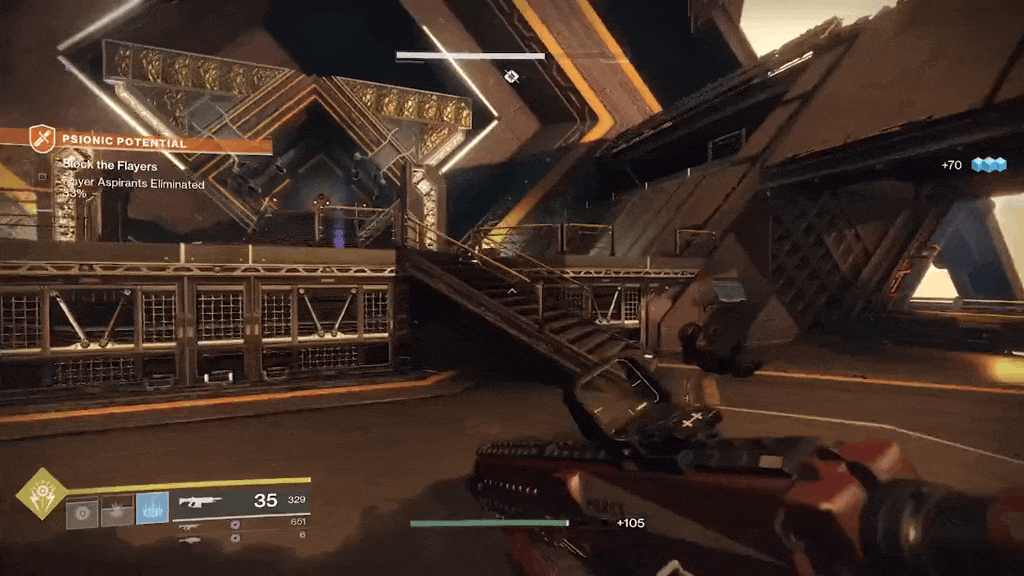This screenshot has height=576, width=1024.
Task: Trigger the melee ability icon
Action: [x=117, y=512]
